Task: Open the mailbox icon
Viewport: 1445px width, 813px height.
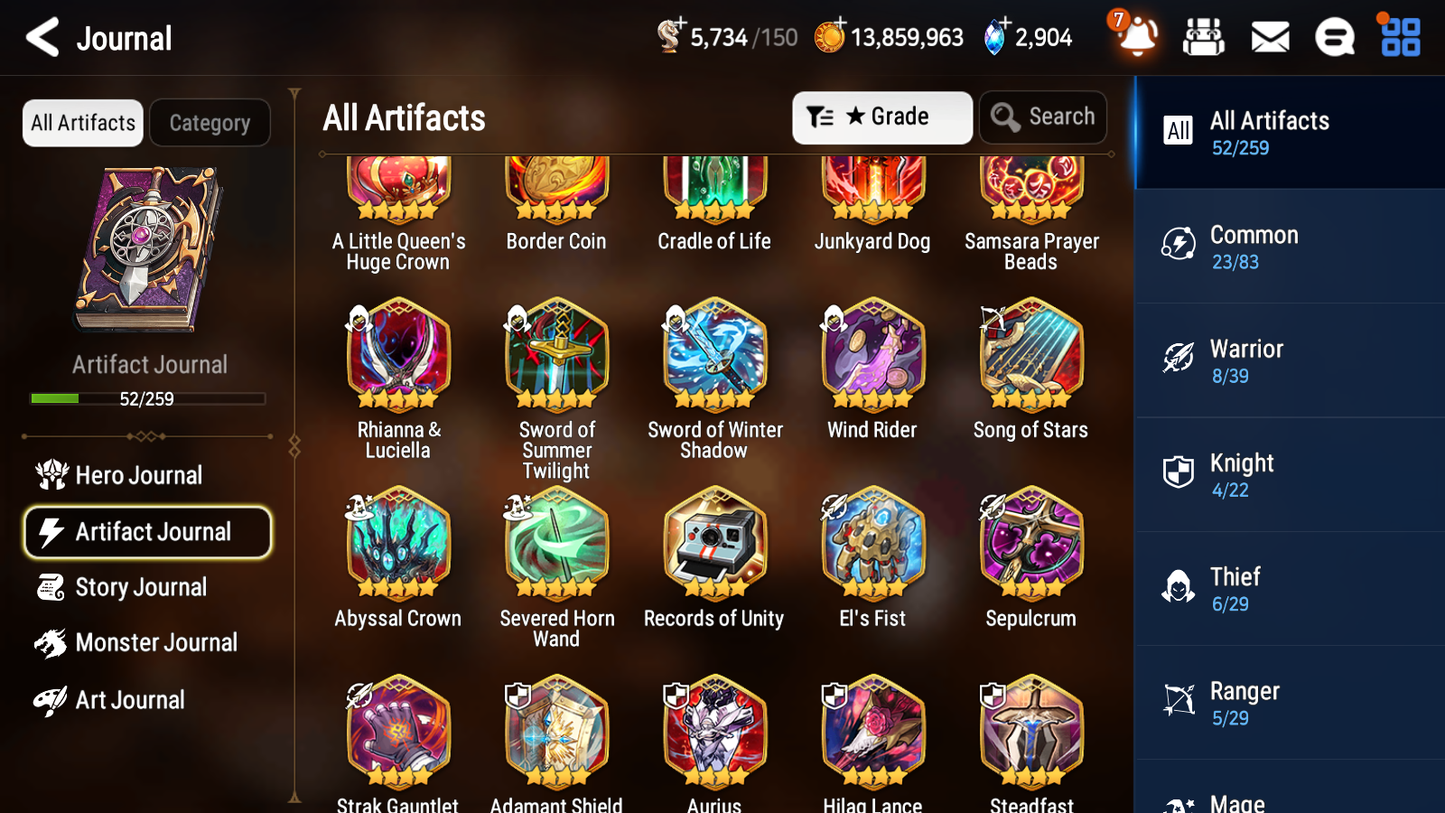Action: click(x=1269, y=37)
